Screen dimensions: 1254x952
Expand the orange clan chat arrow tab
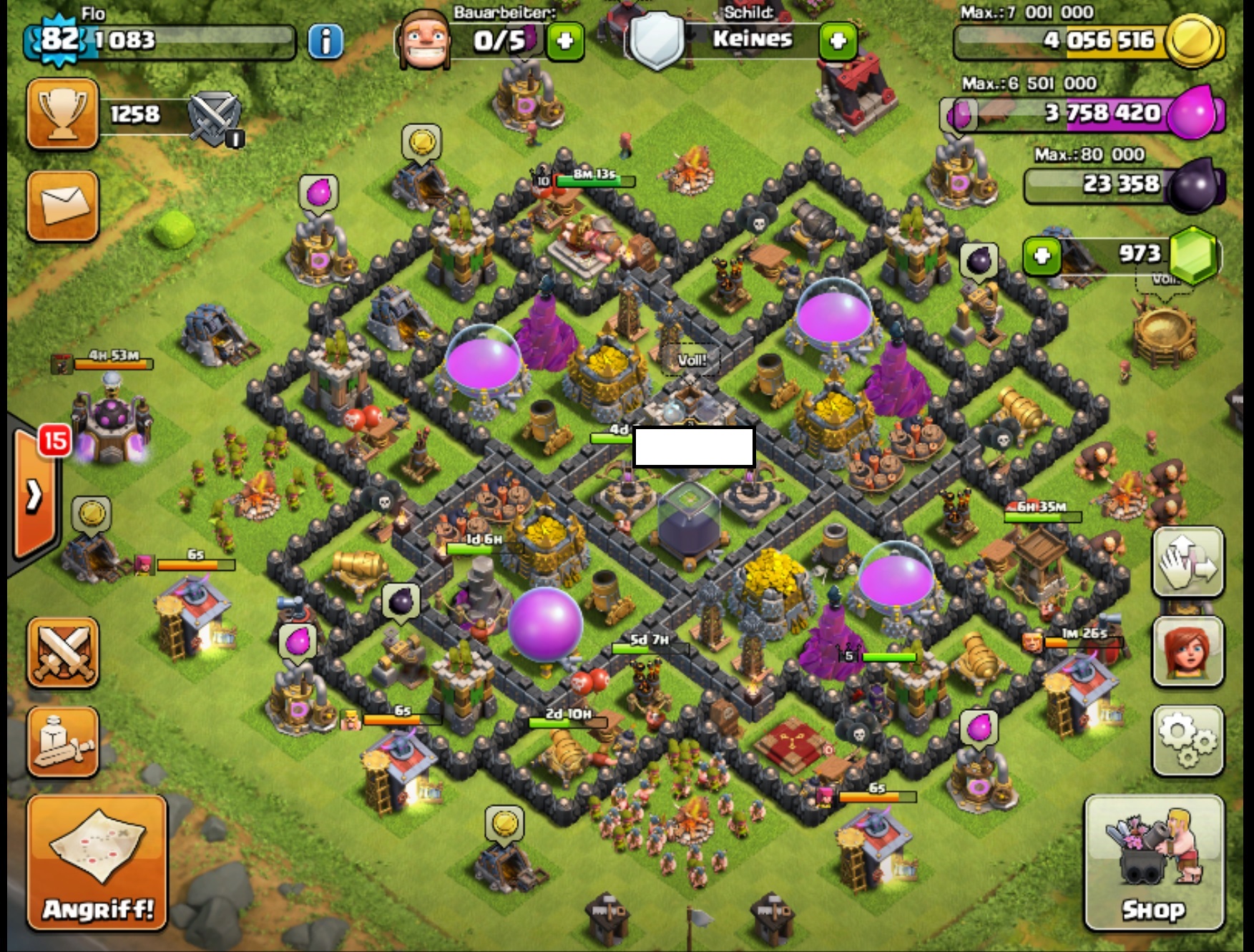[x=34, y=495]
